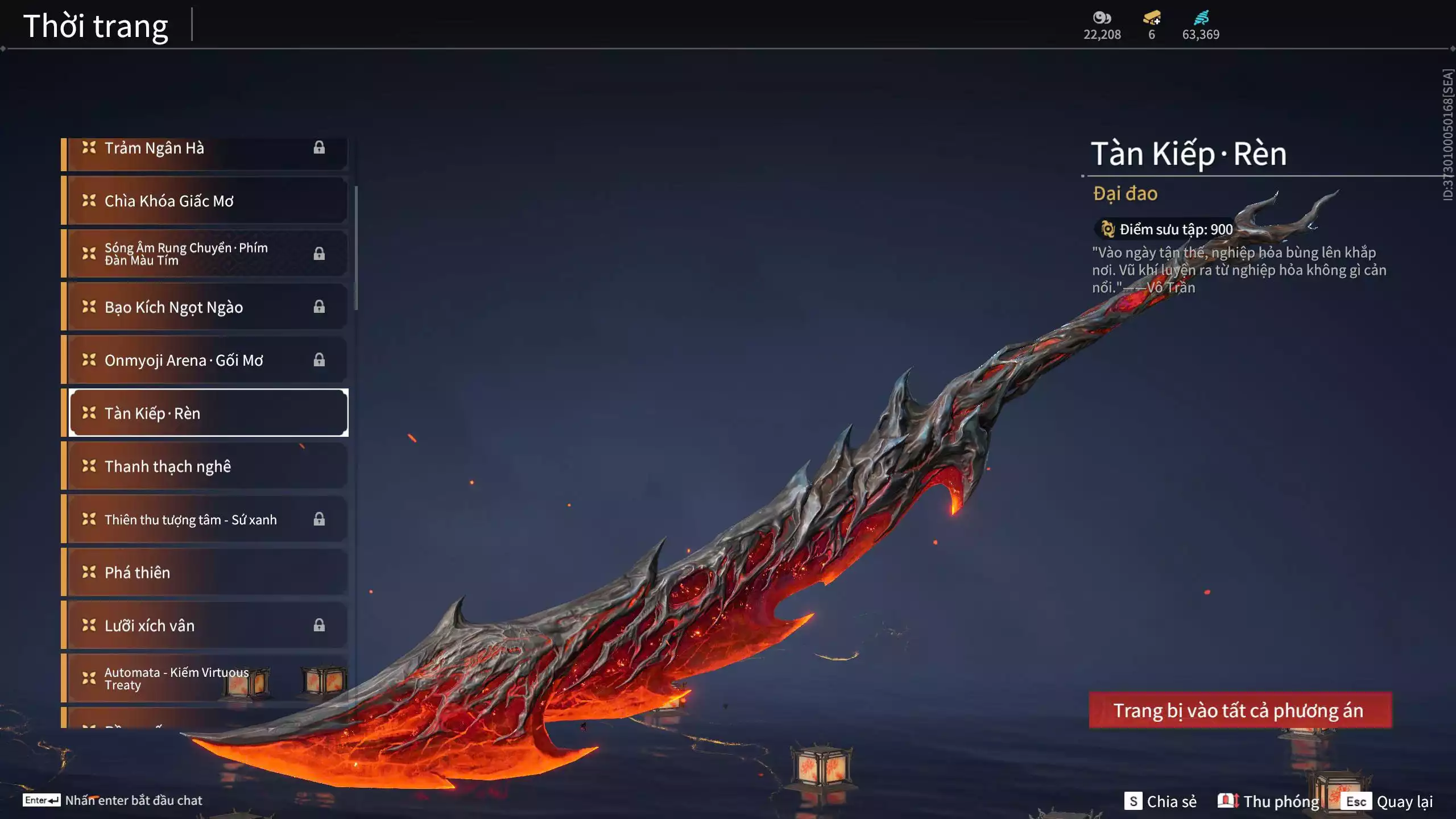
Task: Click the skin list scrollbar
Action: pyautogui.click(x=356, y=248)
